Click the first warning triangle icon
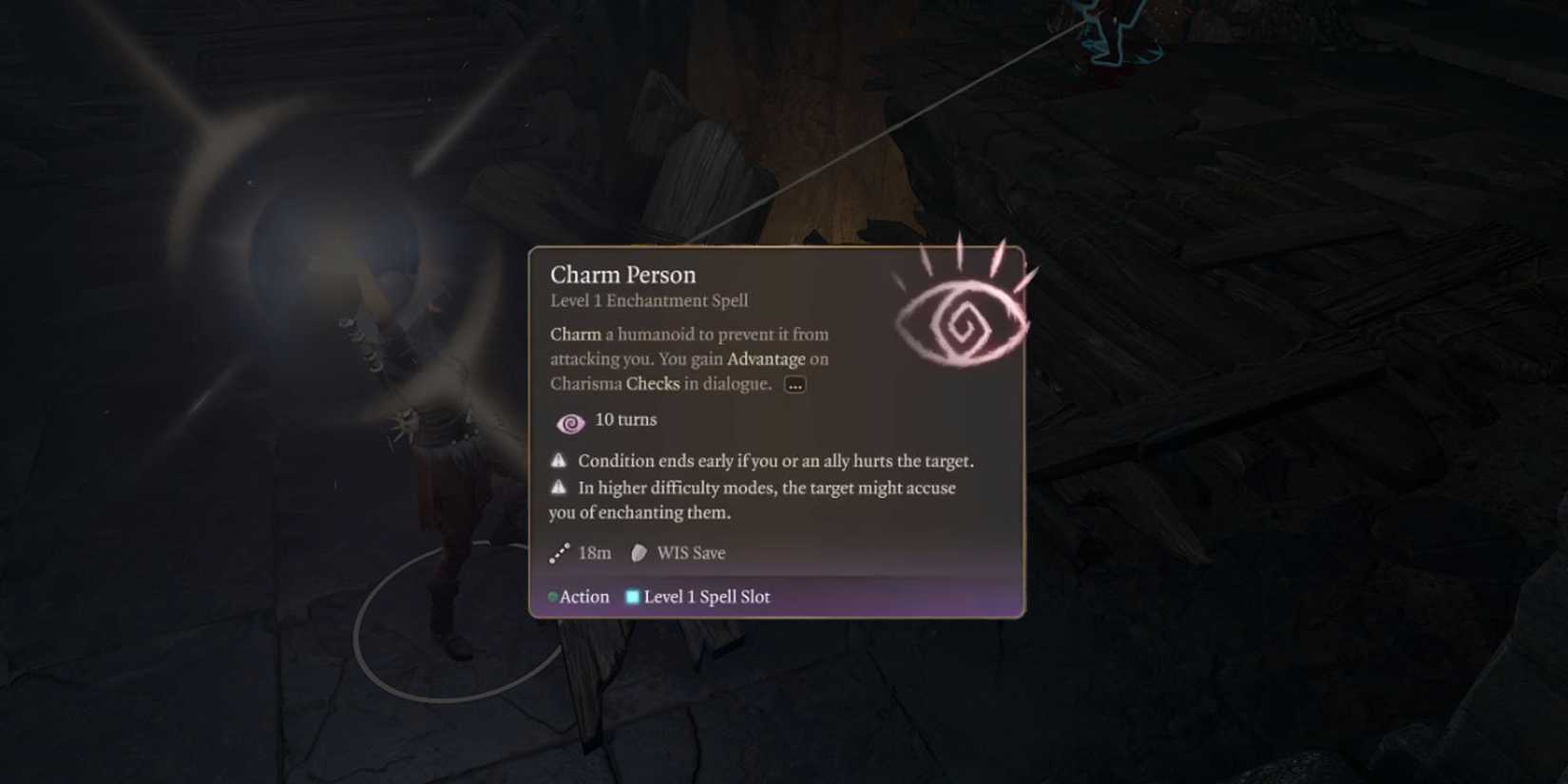The width and height of the screenshot is (1568, 784). [559, 460]
